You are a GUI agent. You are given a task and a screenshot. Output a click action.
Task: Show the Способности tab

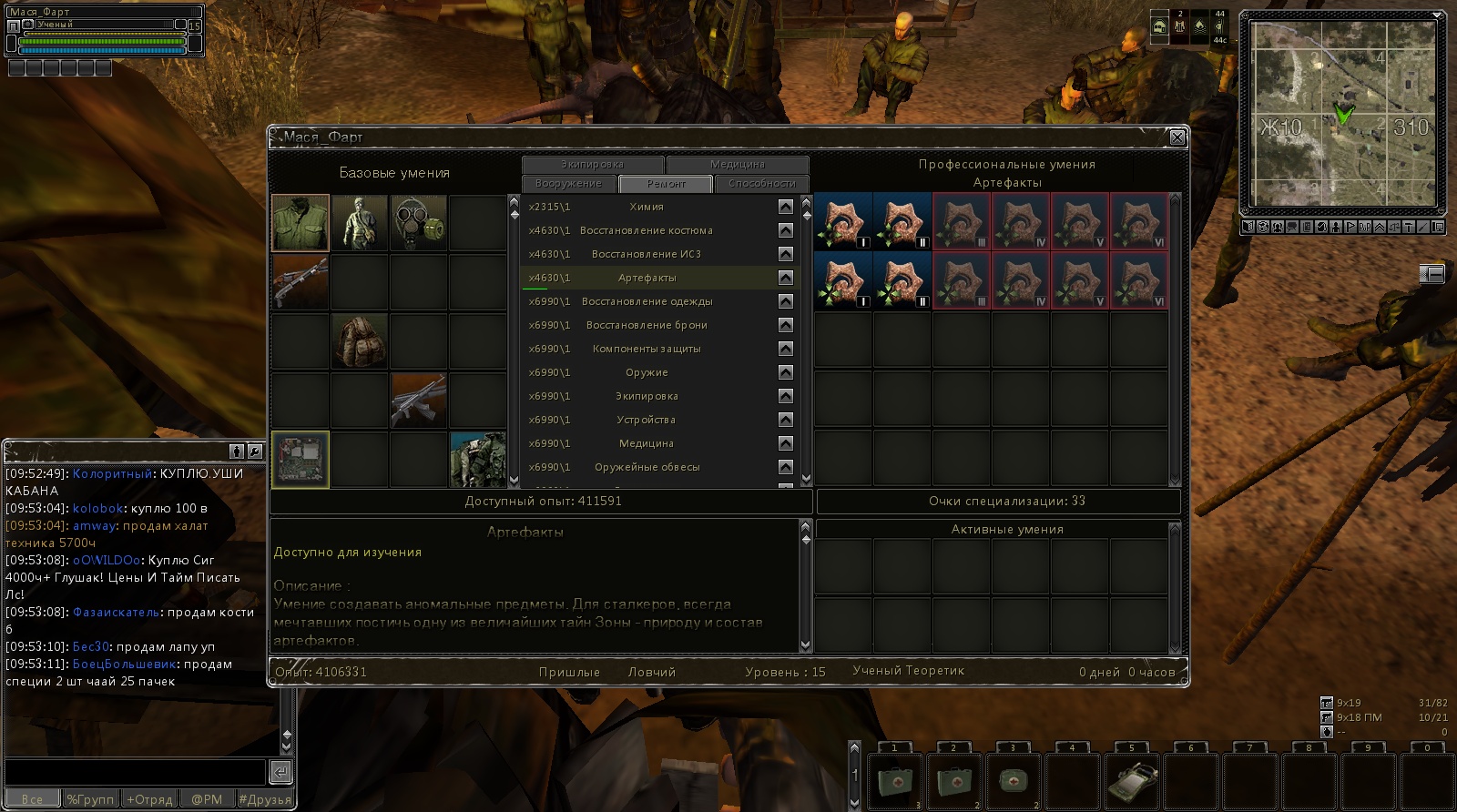[x=761, y=184]
